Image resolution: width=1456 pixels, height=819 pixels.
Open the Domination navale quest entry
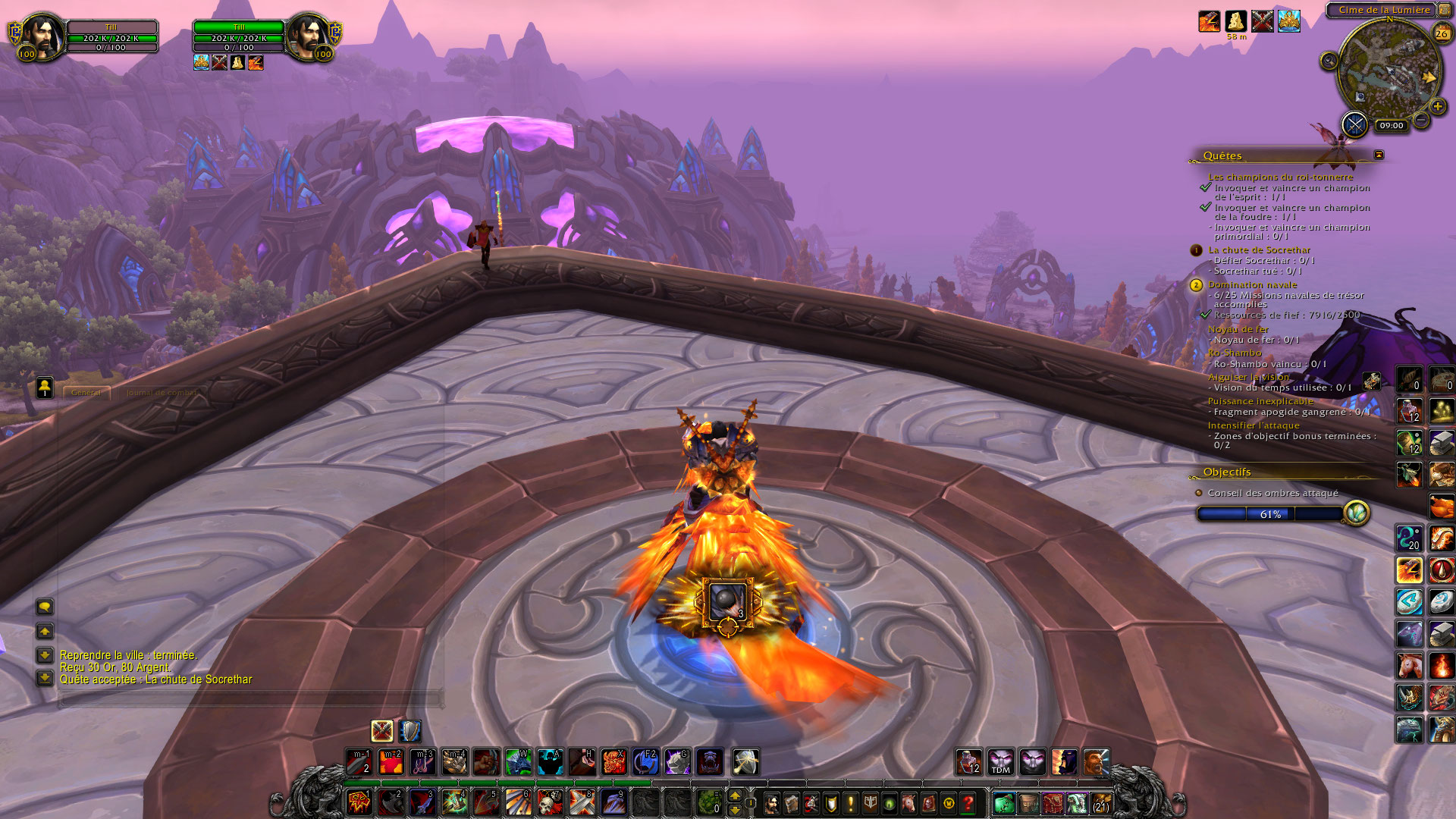1252,284
